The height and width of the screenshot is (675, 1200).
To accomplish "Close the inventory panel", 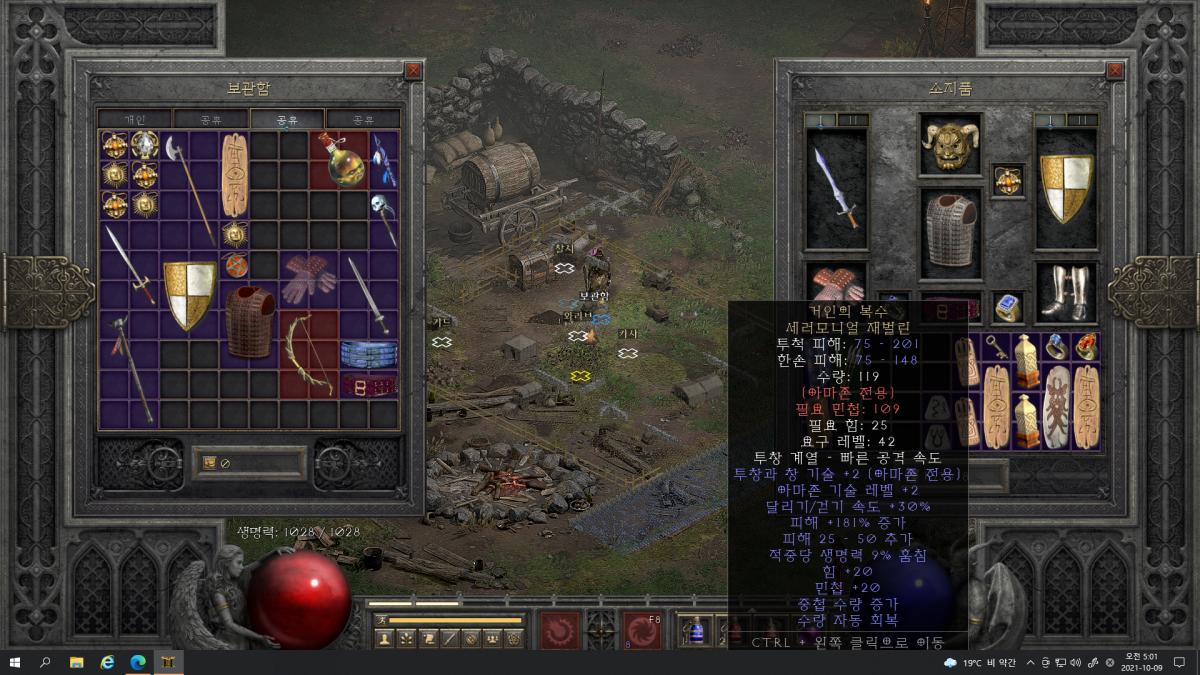I will (x=1115, y=71).
